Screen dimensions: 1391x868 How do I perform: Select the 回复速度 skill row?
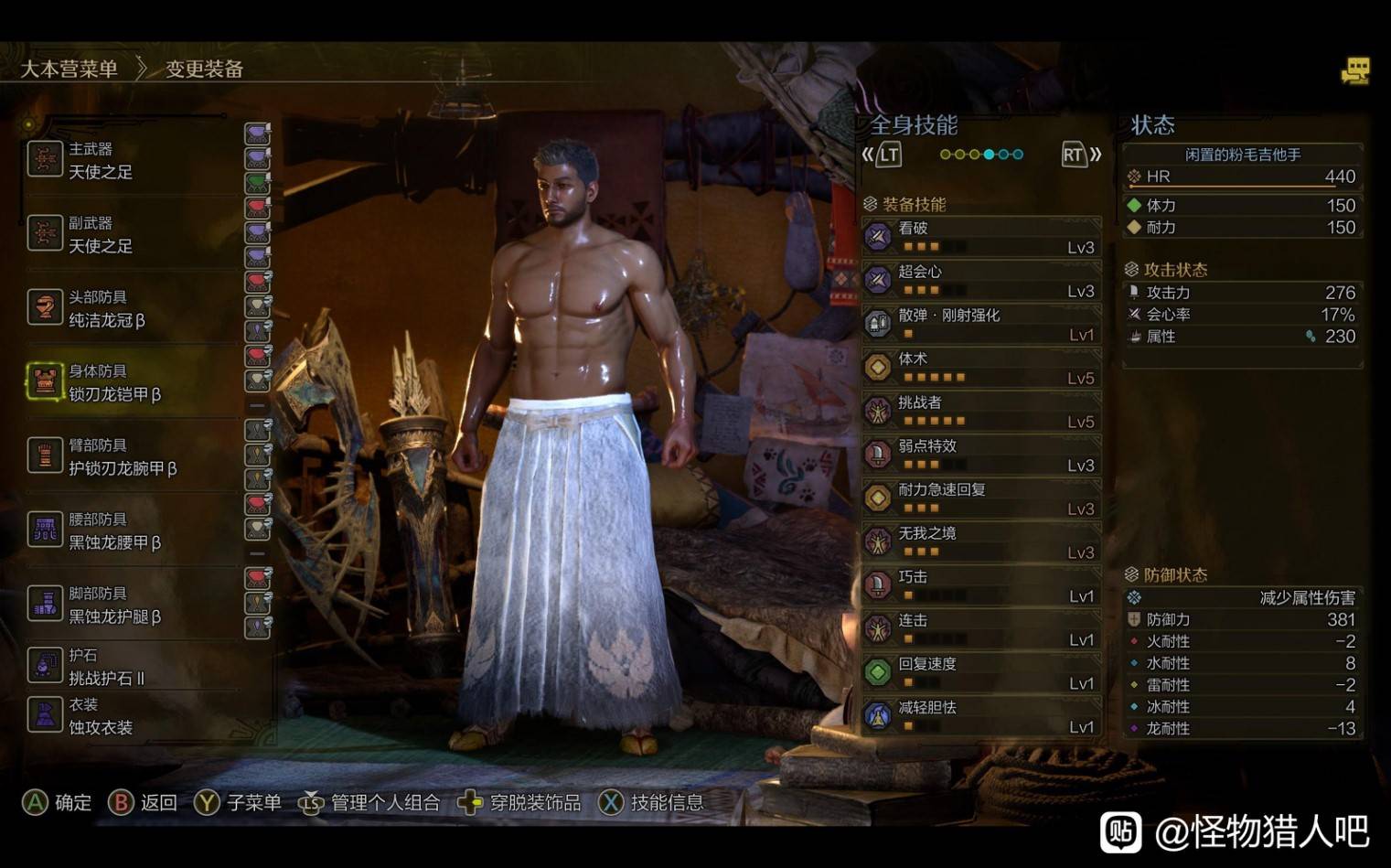[980, 673]
